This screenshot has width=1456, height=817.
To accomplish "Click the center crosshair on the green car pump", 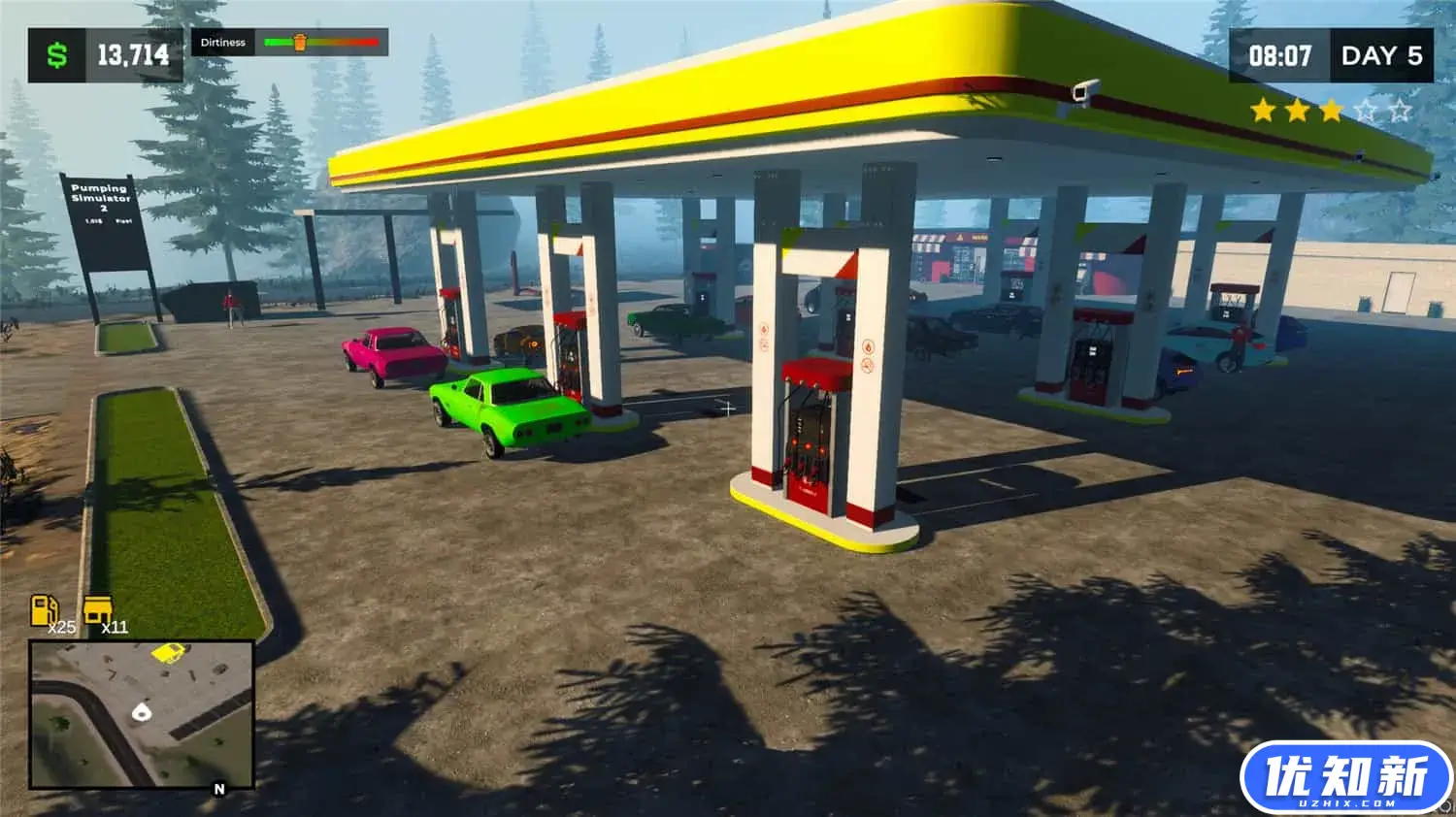I will (x=726, y=409).
